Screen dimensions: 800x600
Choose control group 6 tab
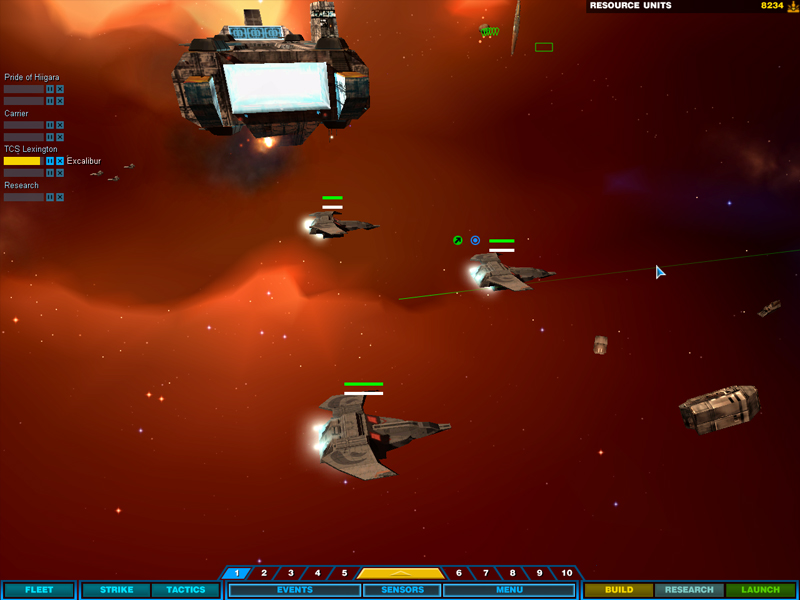459,573
